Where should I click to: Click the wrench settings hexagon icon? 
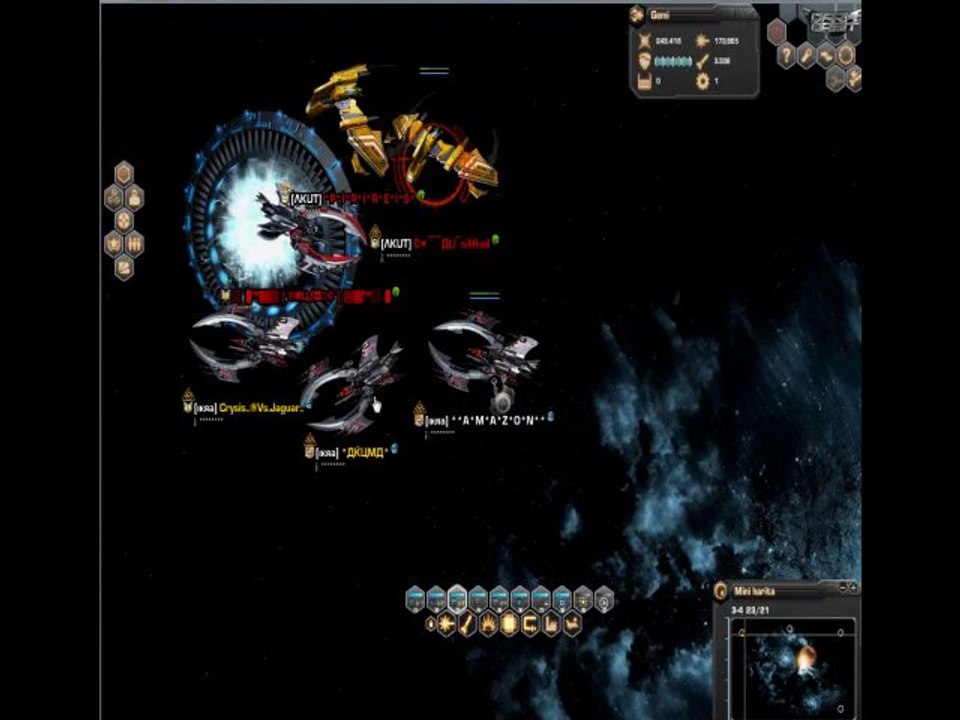point(806,55)
